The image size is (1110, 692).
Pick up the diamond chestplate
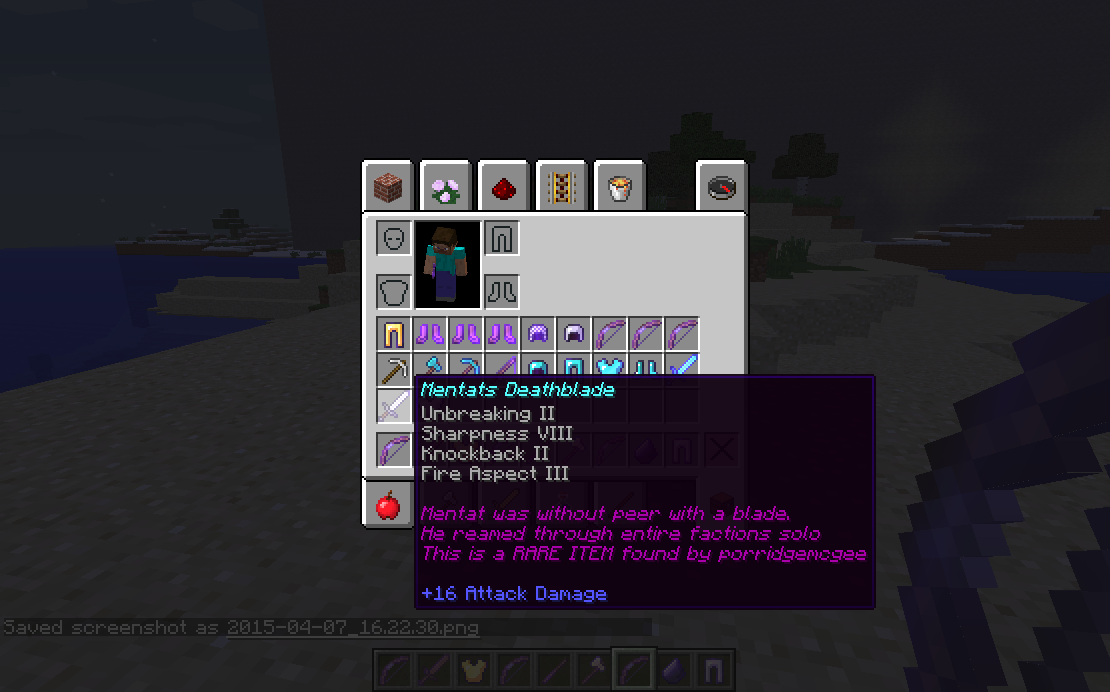610,368
